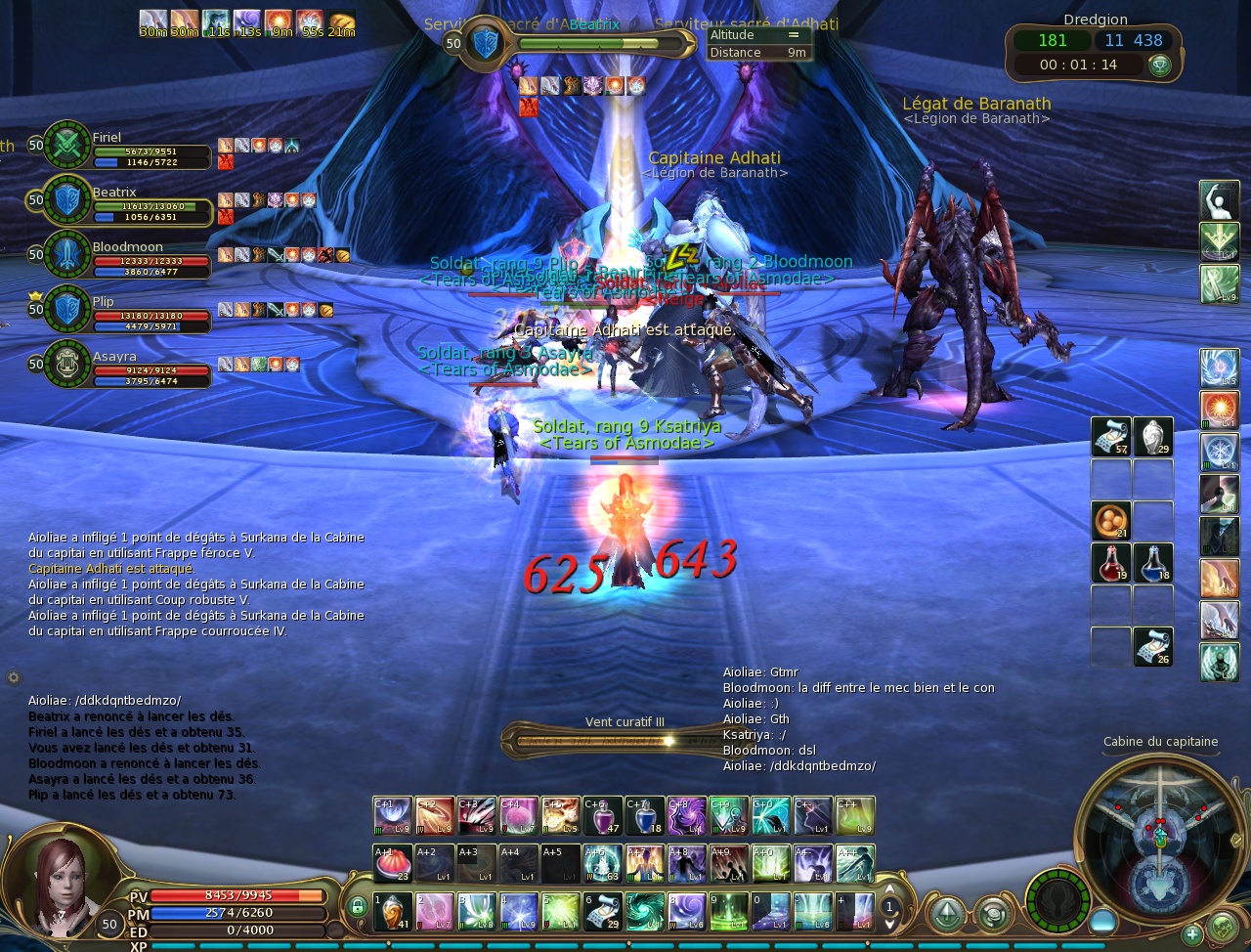Use the white stone item with 29 count
This screenshot has width=1251, height=952.
coord(1153,437)
